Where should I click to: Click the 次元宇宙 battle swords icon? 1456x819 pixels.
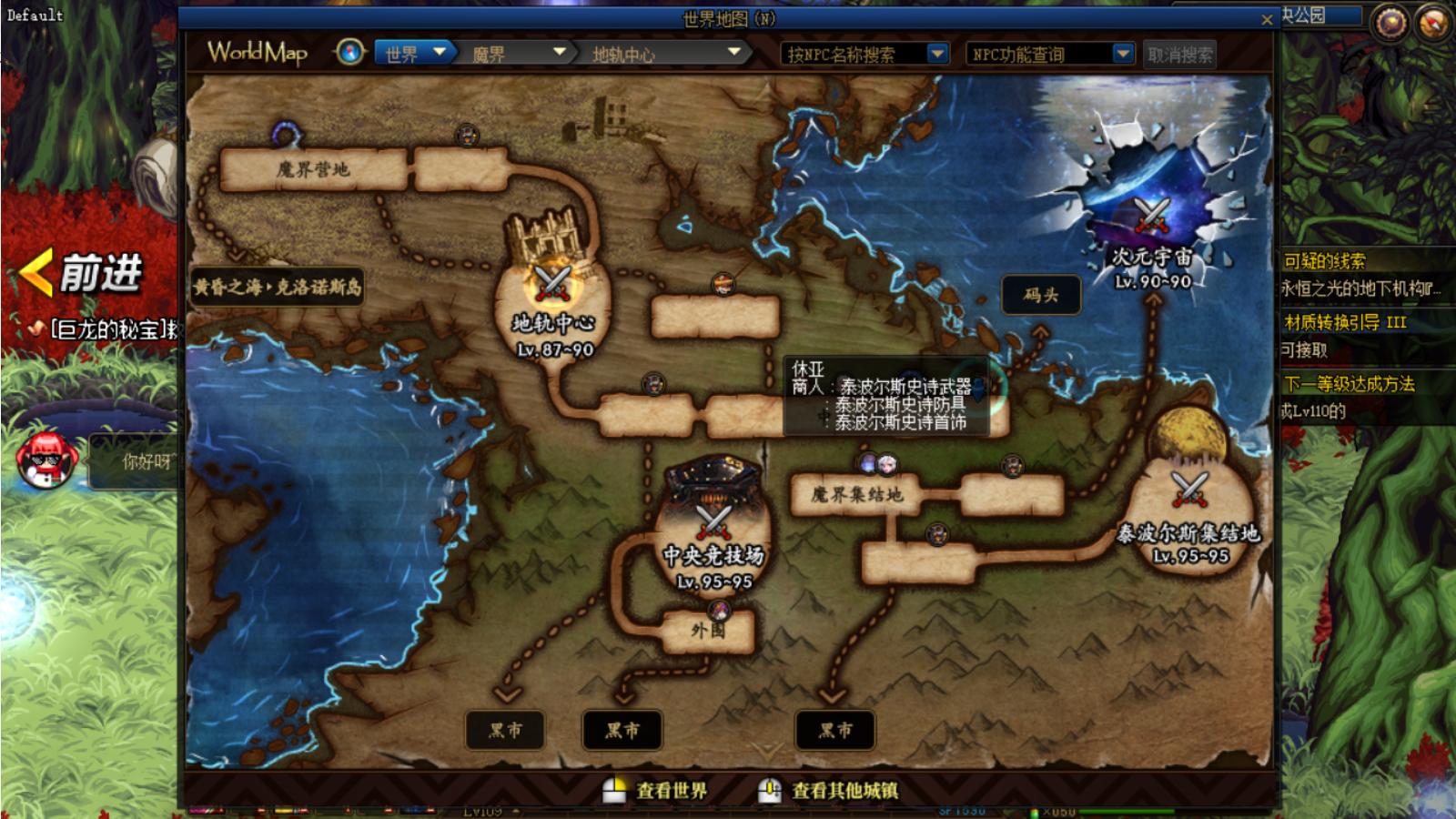(1152, 216)
